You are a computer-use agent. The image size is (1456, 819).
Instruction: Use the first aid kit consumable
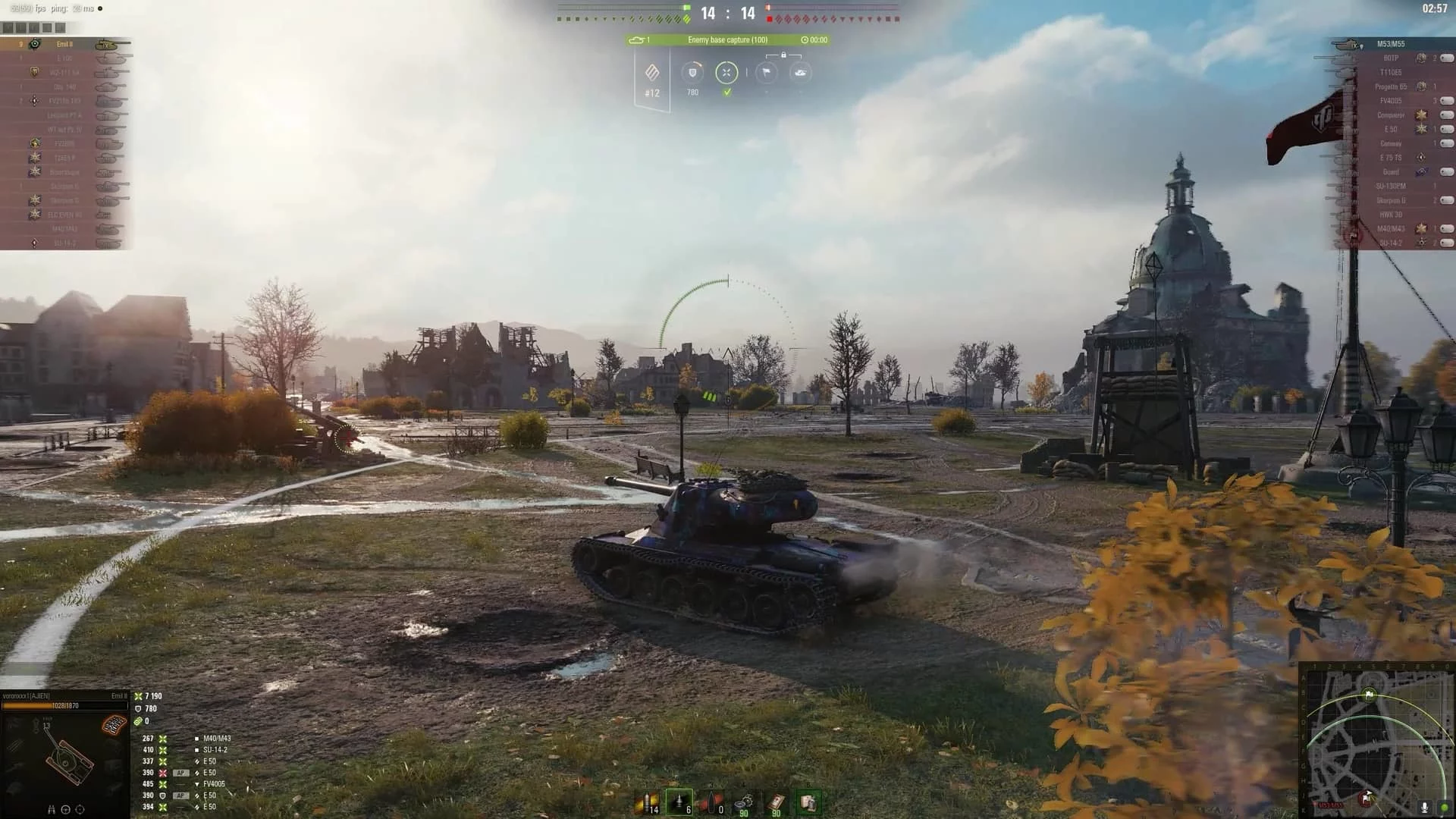click(x=776, y=802)
